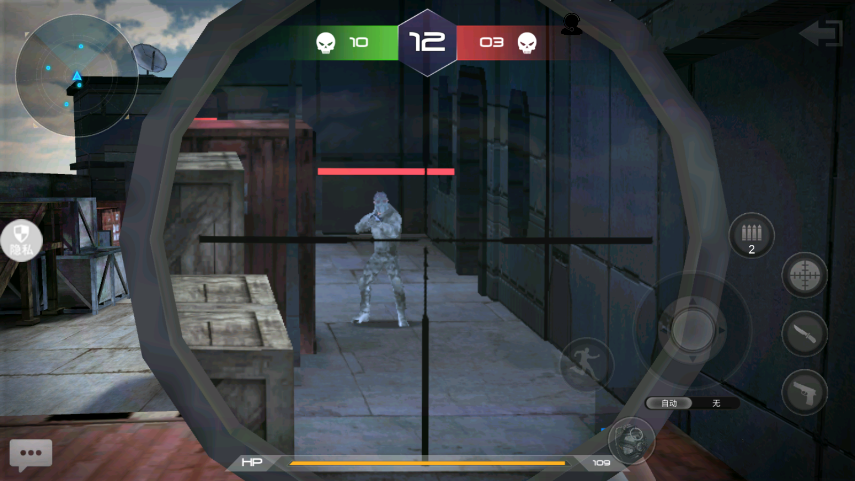This screenshot has width=855, height=481.
Task: Tap the center of the aiming joystick
Action: [x=692, y=326]
